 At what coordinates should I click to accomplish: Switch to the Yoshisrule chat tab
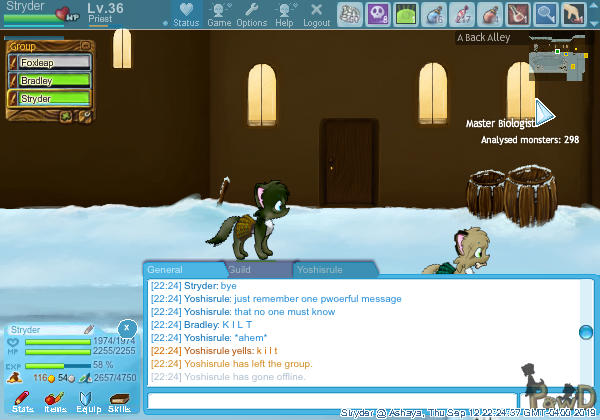pyautogui.click(x=328, y=270)
